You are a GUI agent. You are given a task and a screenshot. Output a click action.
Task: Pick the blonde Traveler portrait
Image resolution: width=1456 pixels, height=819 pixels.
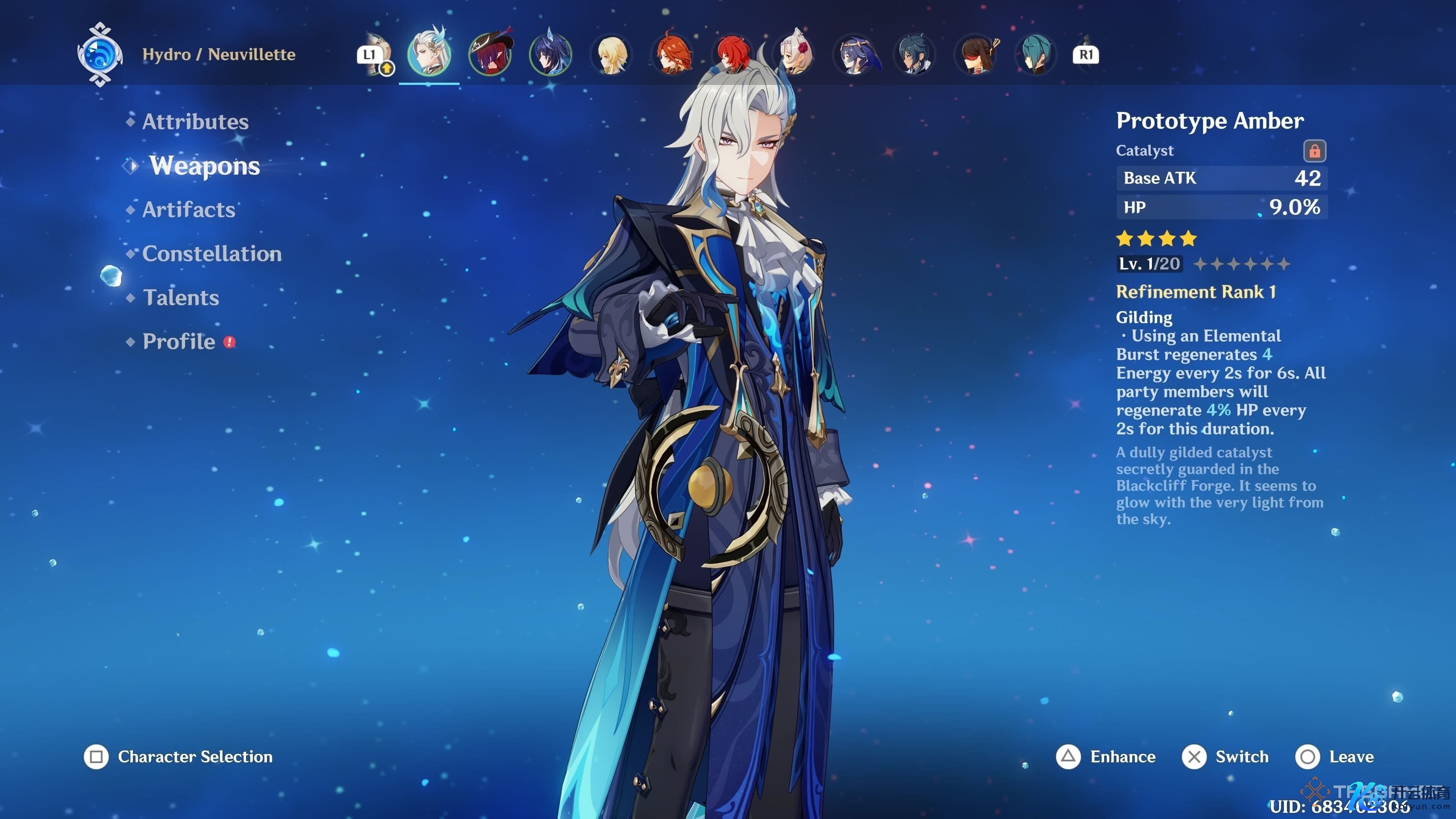tap(612, 55)
